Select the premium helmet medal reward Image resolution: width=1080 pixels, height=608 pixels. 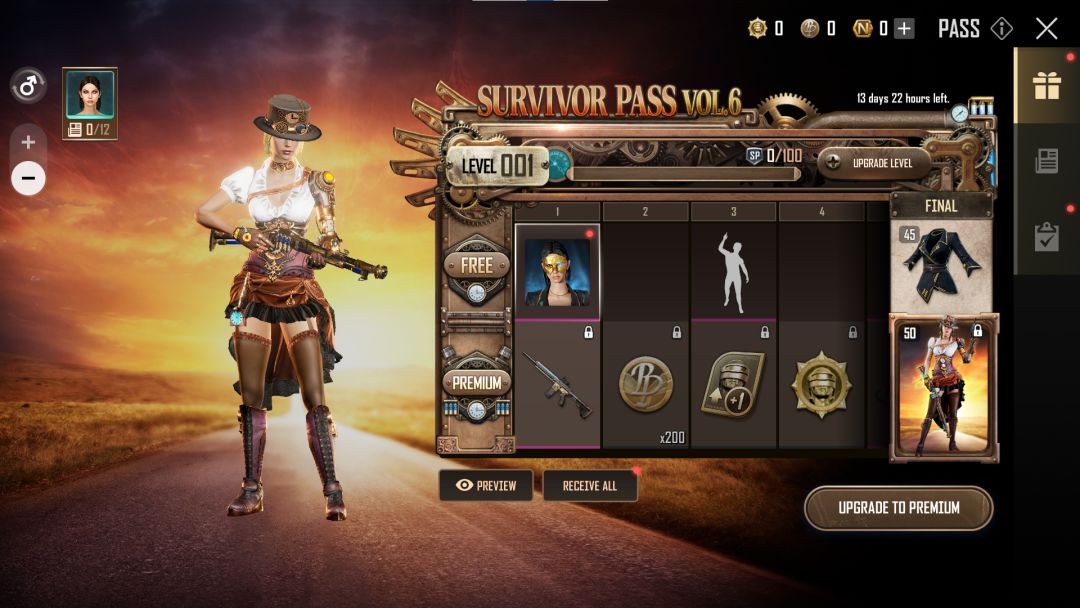[822, 385]
